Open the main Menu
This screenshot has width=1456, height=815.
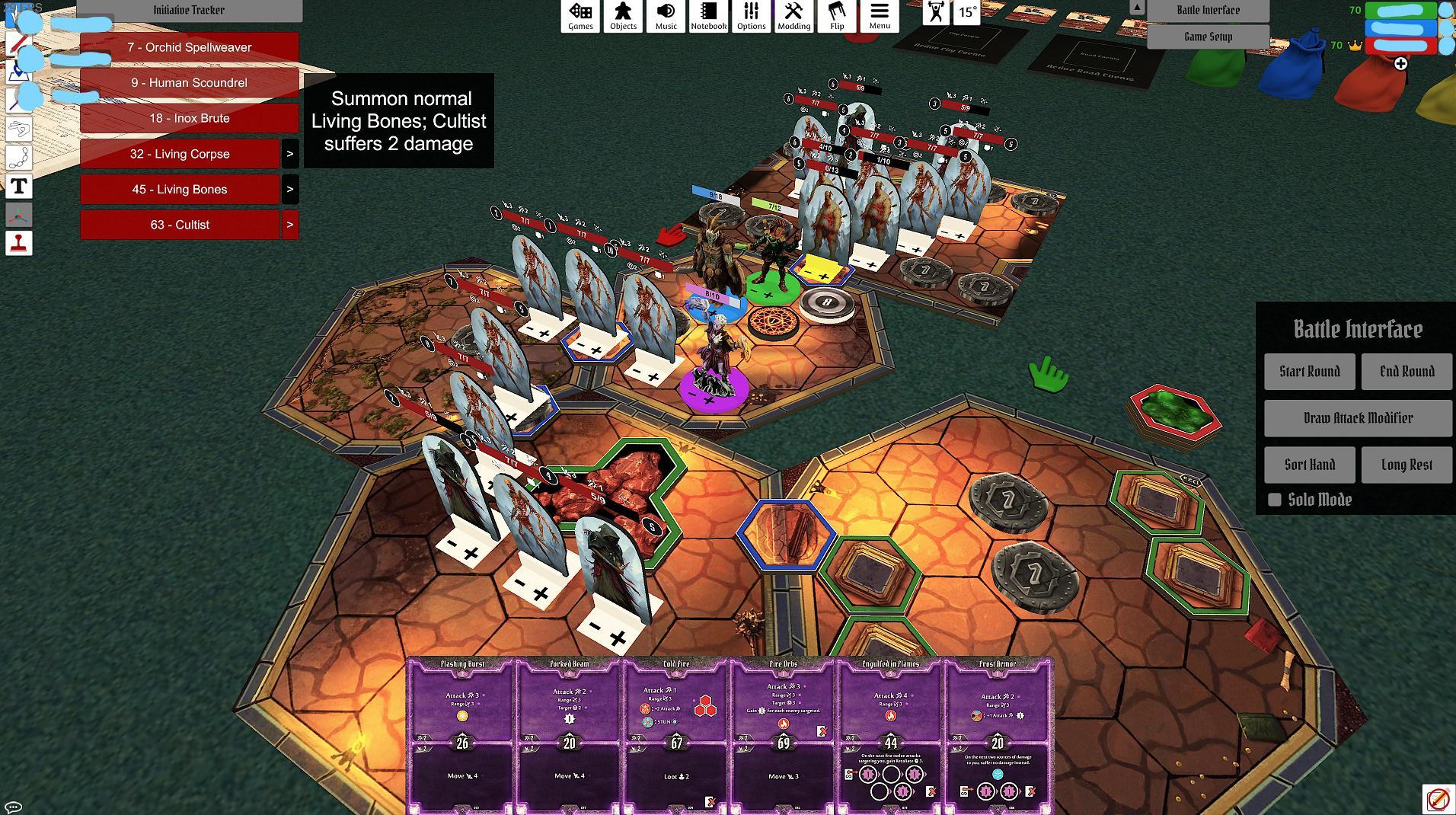pyautogui.click(x=880, y=17)
